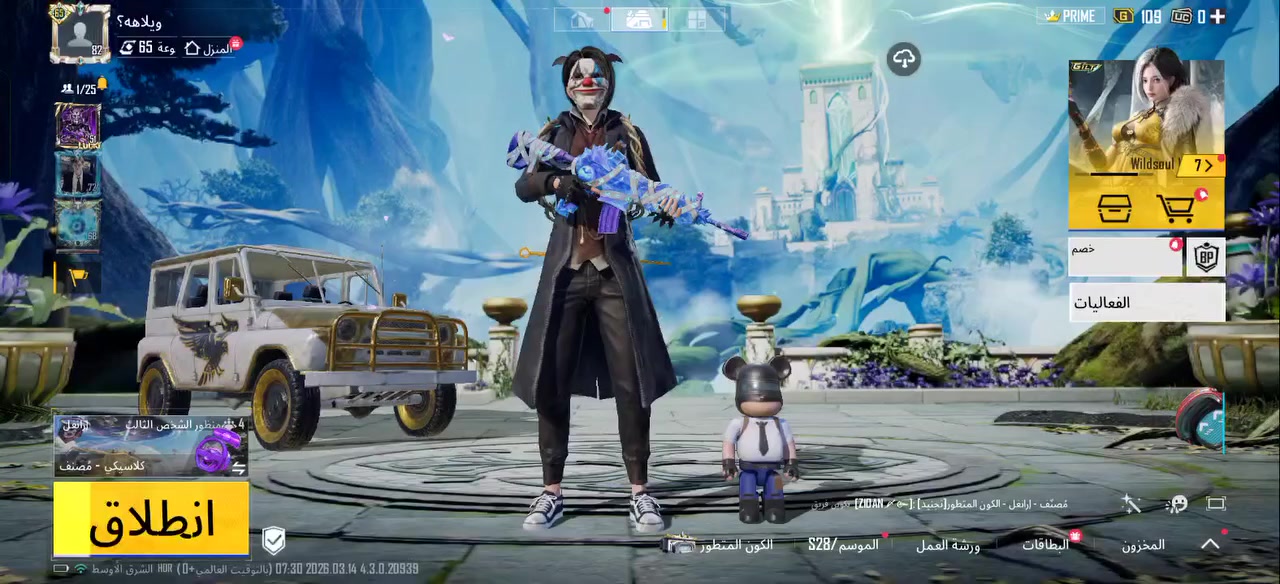Expand the bottom menu with the up arrow
This screenshot has width=1280, height=584.
(x=1210, y=544)
